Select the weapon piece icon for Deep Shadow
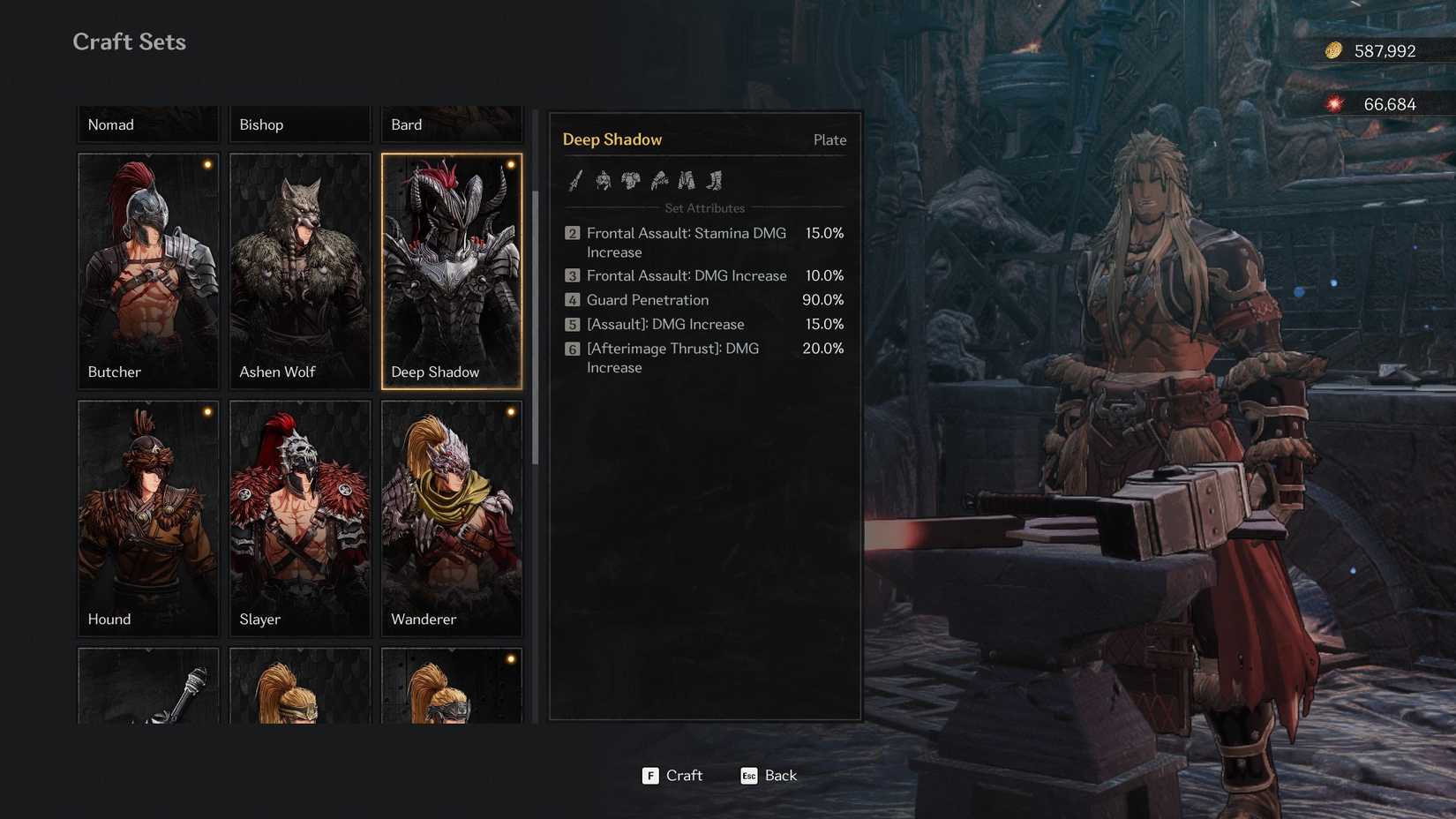1456x819 pixels. [x=573, y=181]
